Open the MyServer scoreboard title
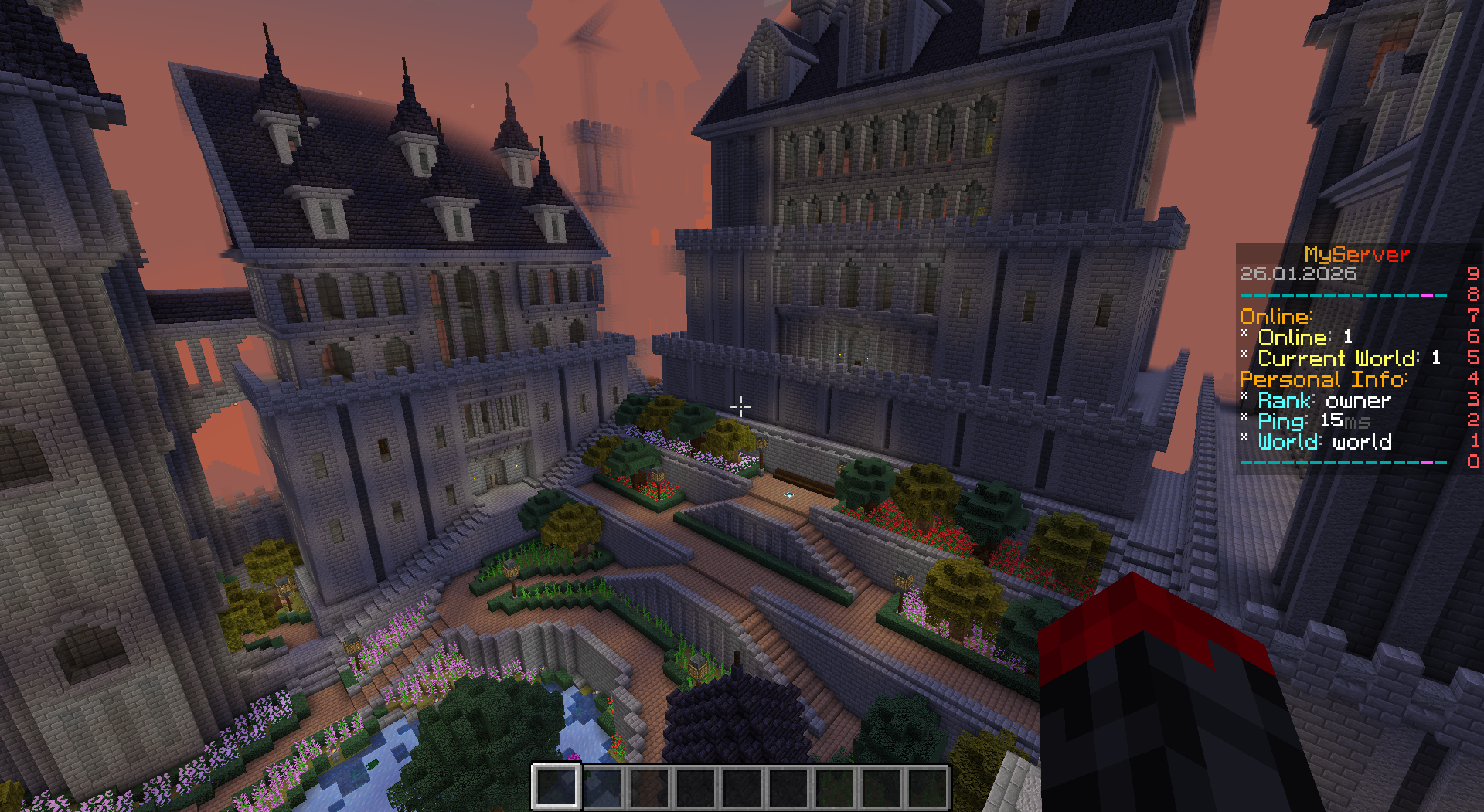1484x812 pixels. 1356,253
